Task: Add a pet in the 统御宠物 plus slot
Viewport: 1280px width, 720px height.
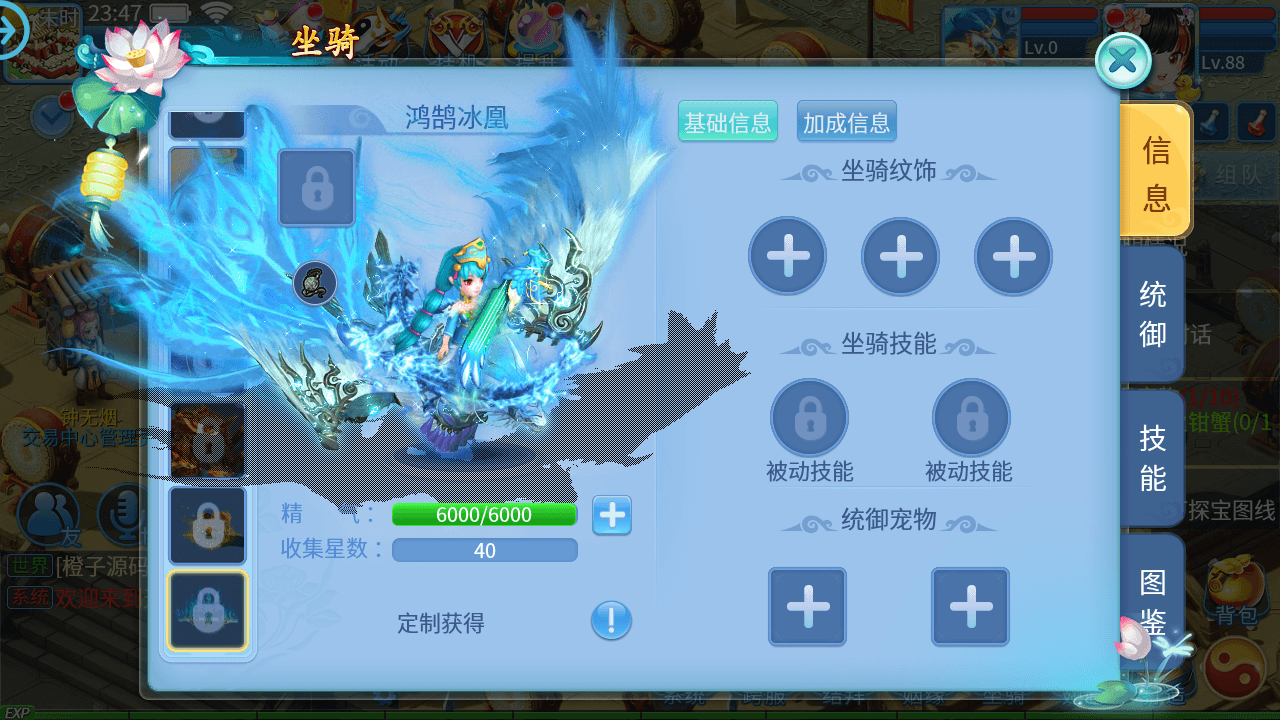Action: [x=807, y=607]
